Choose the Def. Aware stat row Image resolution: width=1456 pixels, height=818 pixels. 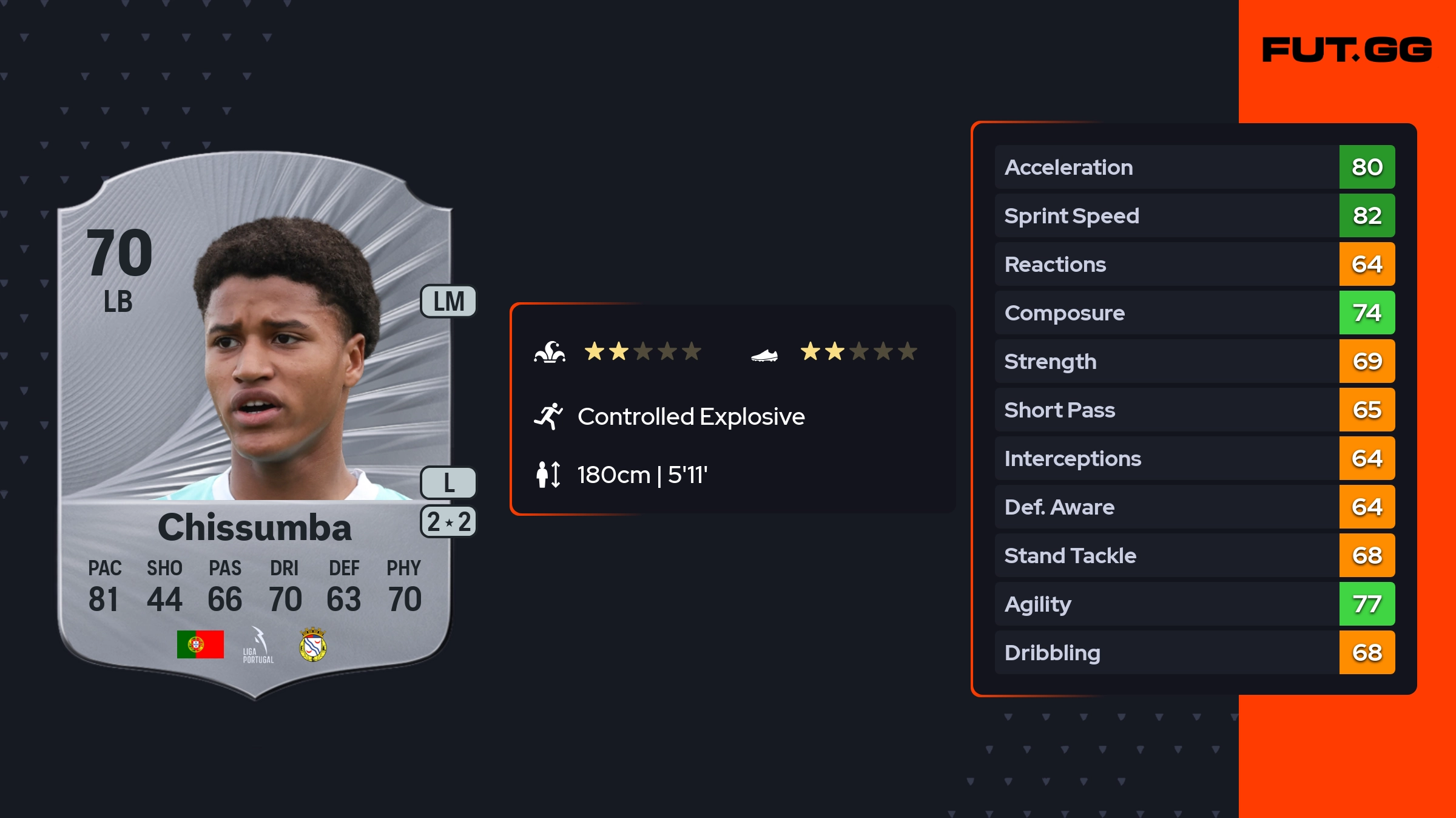point(1194,507)
